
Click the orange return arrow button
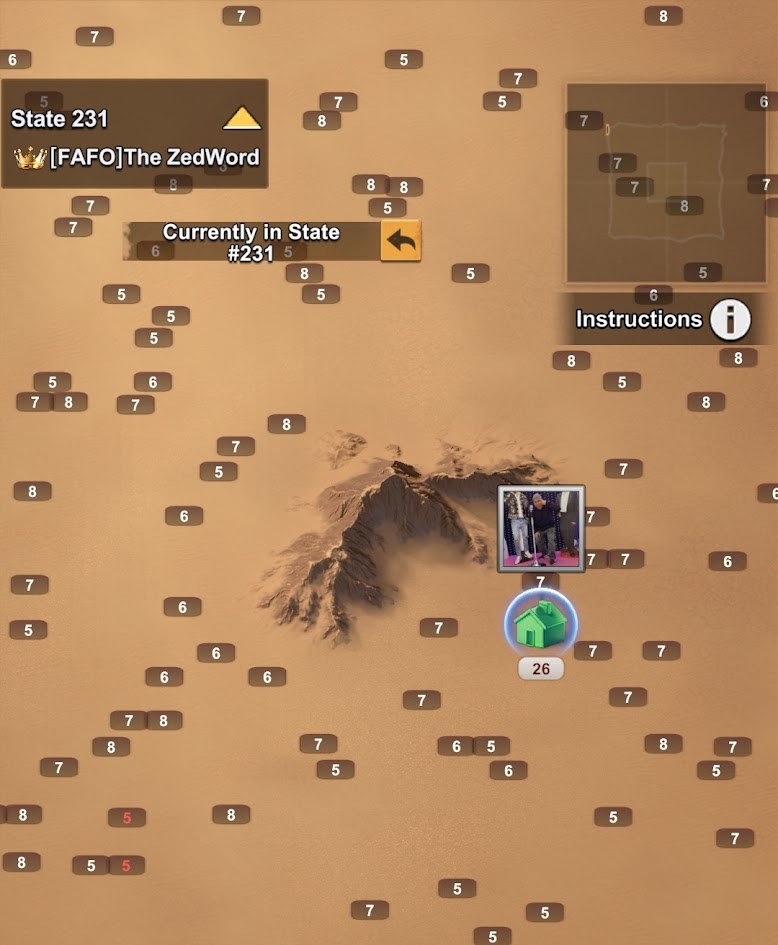click(400, 241)
